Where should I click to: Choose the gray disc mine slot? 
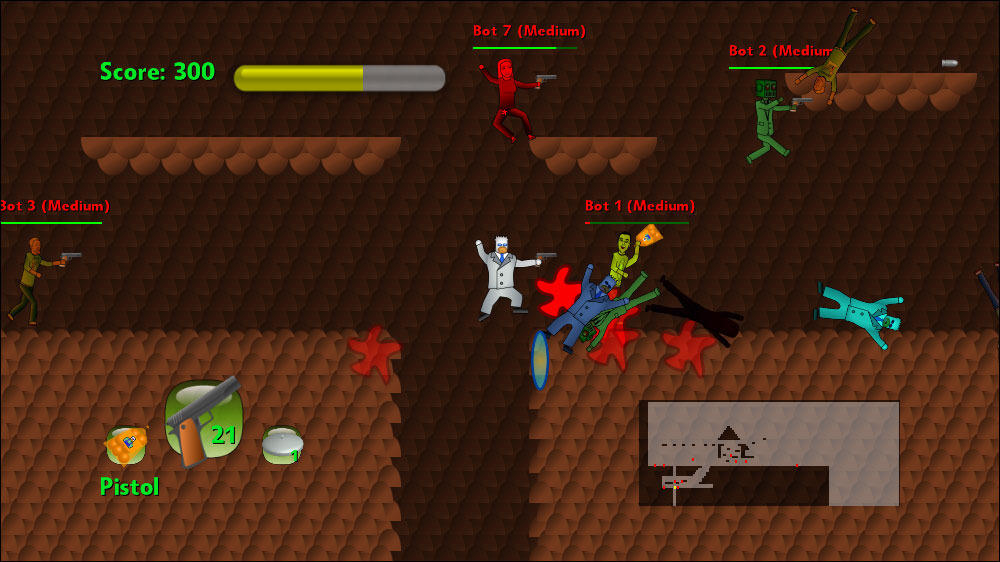click(282, 444)
